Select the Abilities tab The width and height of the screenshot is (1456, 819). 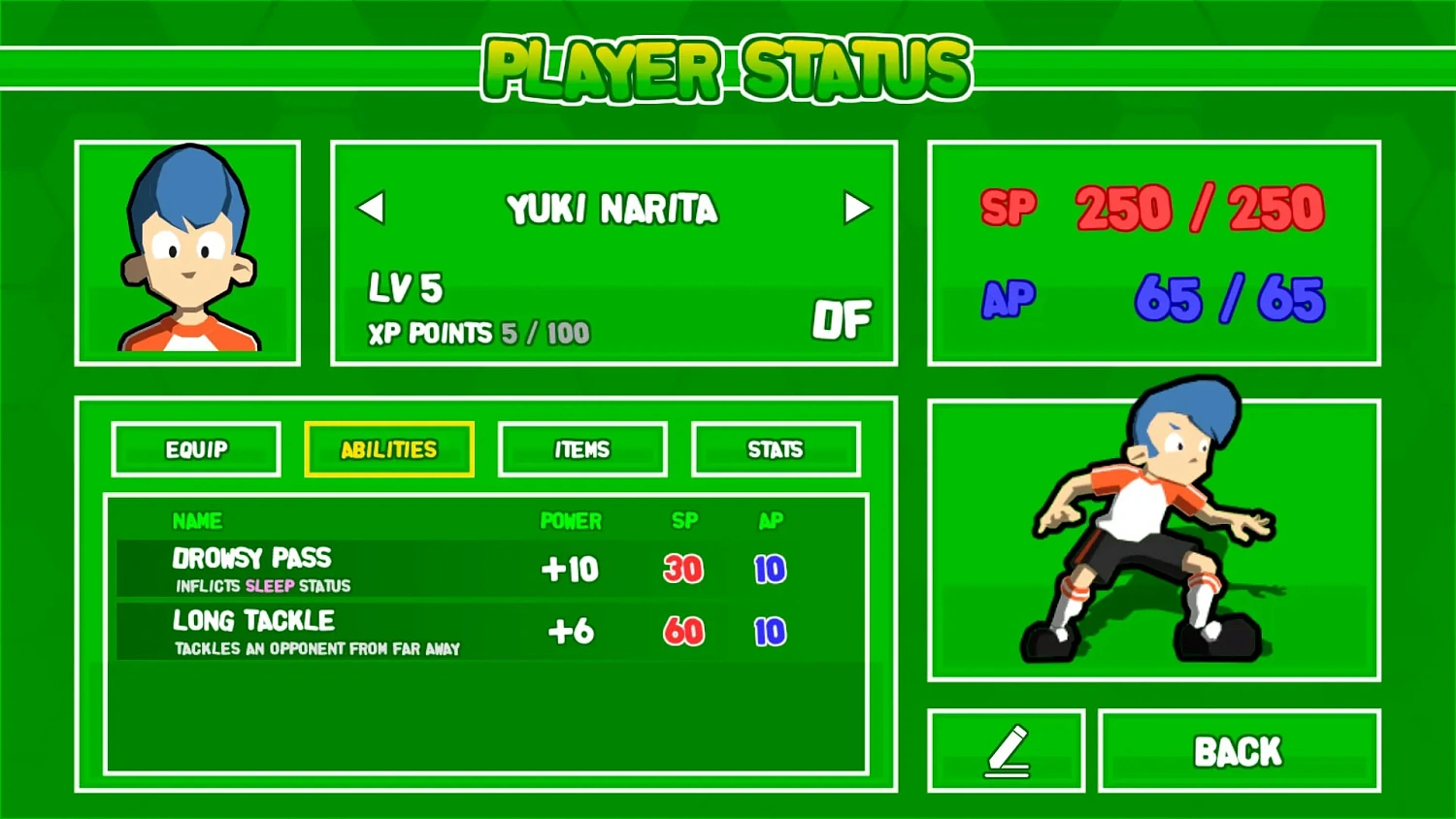coord(388,449)
